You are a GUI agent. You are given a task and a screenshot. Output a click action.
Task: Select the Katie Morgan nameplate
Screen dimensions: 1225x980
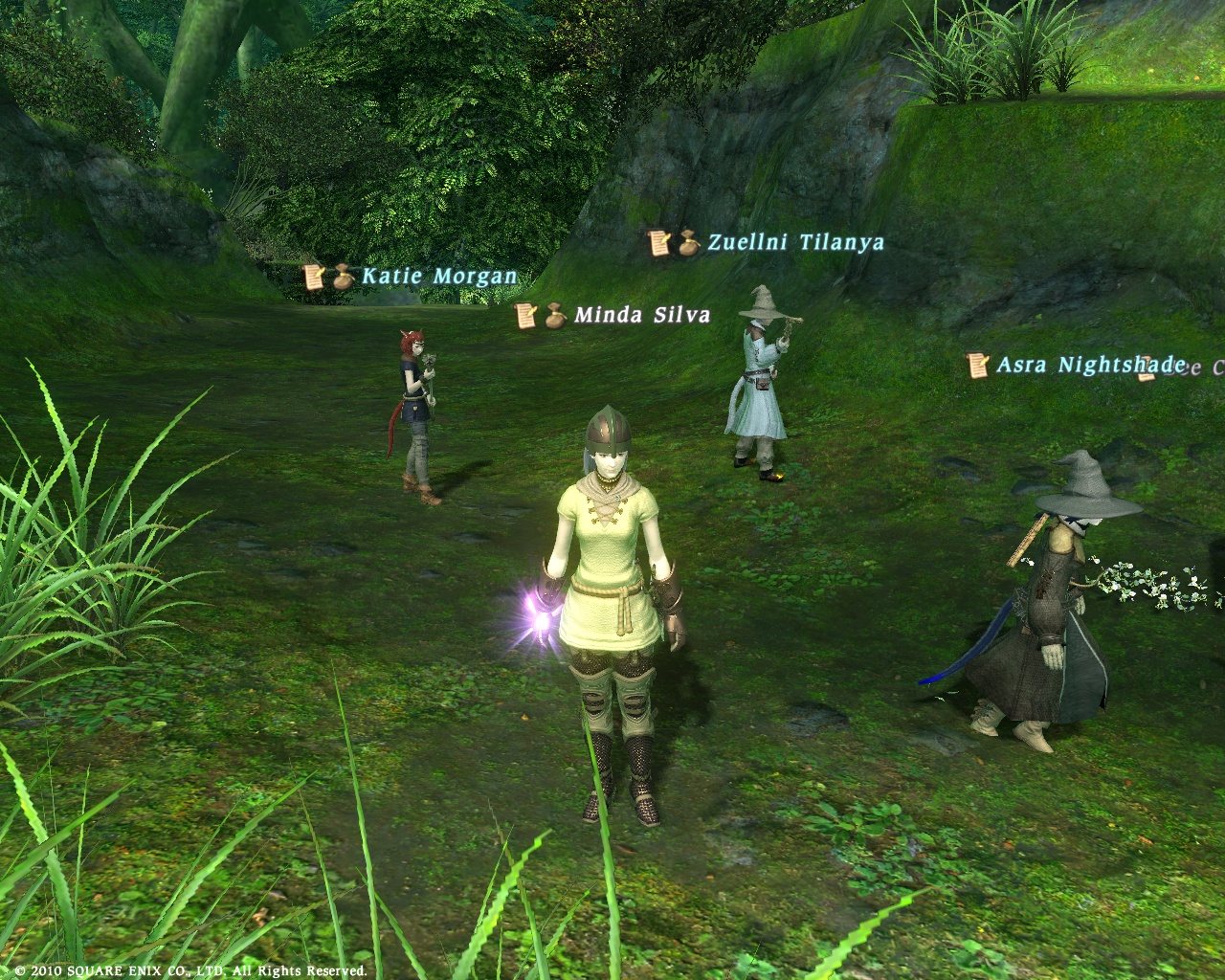click(438, 278)
